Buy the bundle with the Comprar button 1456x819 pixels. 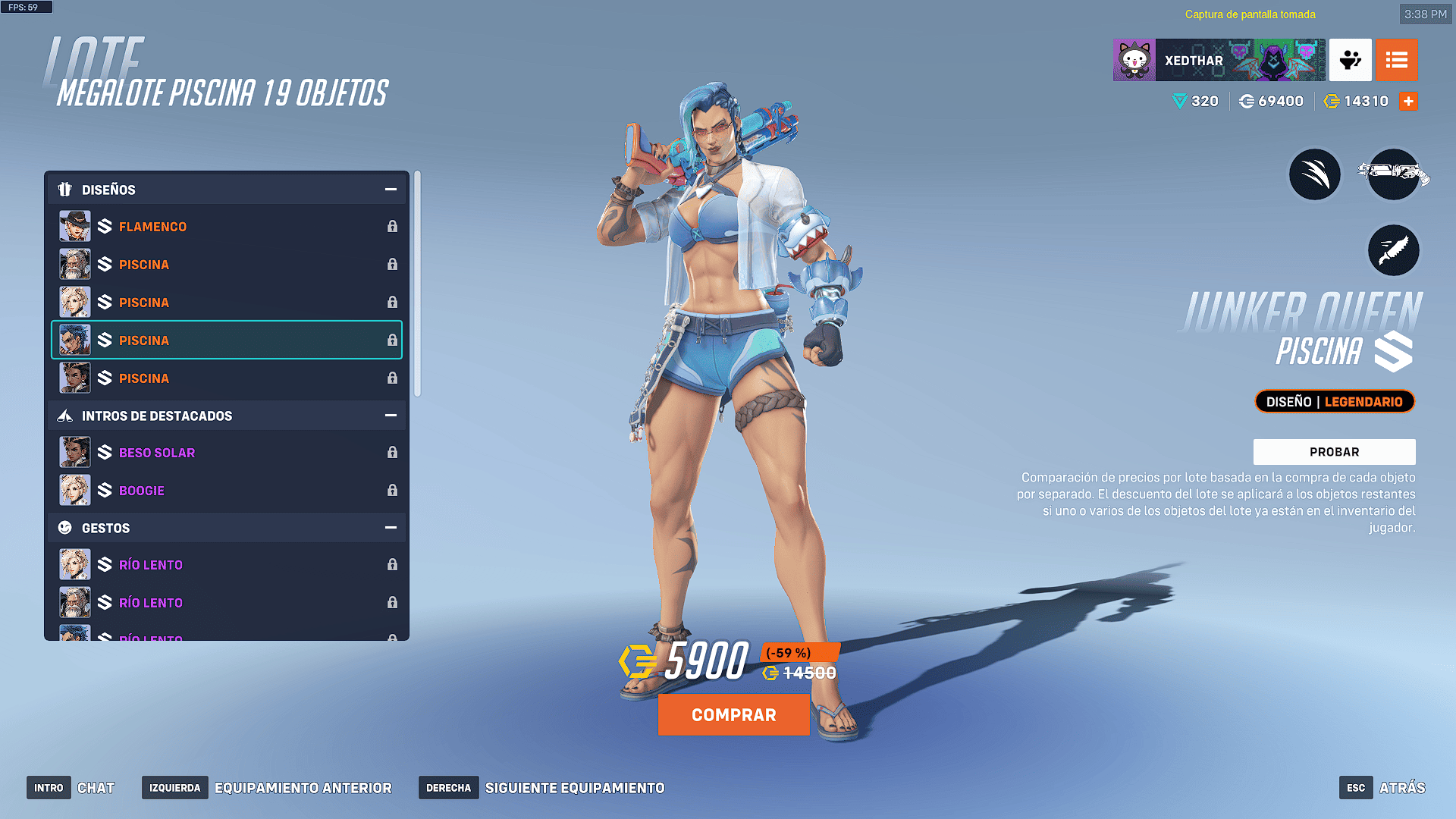(733, 715)
